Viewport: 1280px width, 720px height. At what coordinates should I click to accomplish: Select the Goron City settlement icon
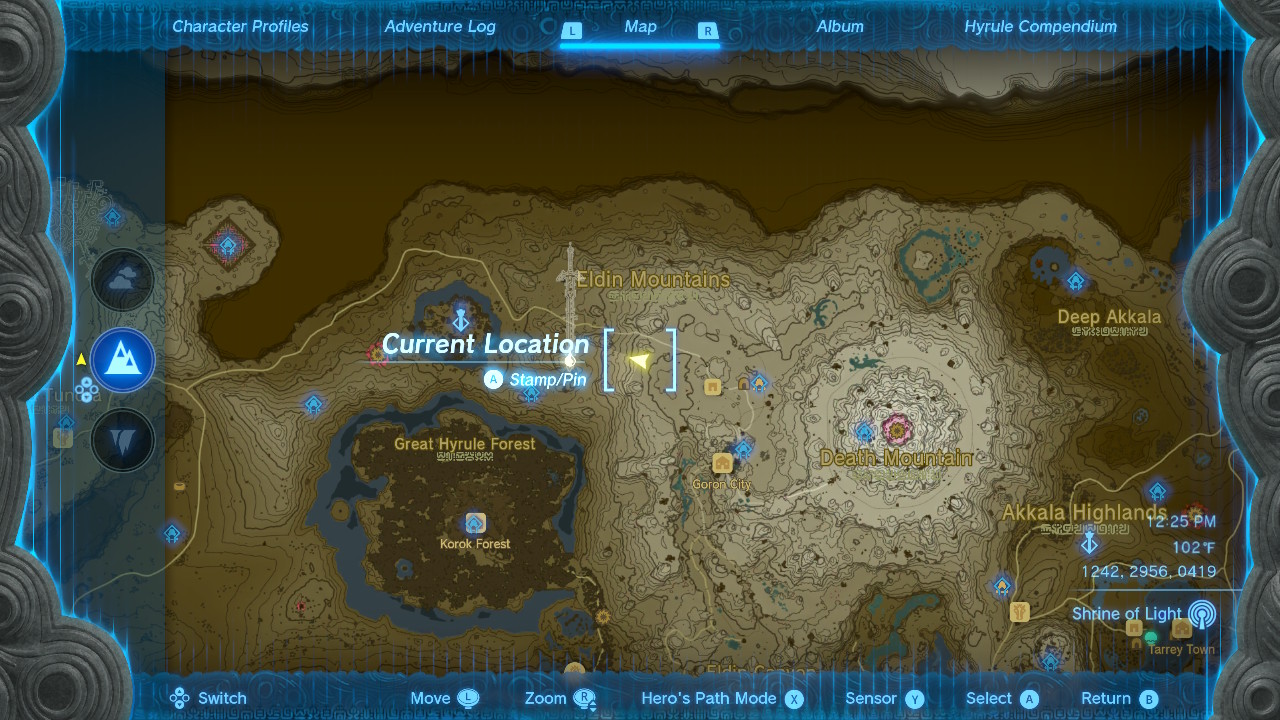720,462
